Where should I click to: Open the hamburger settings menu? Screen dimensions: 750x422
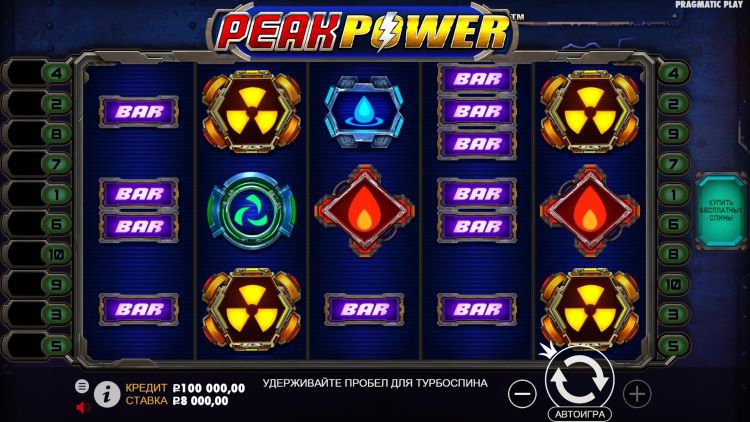coord(82,385)
